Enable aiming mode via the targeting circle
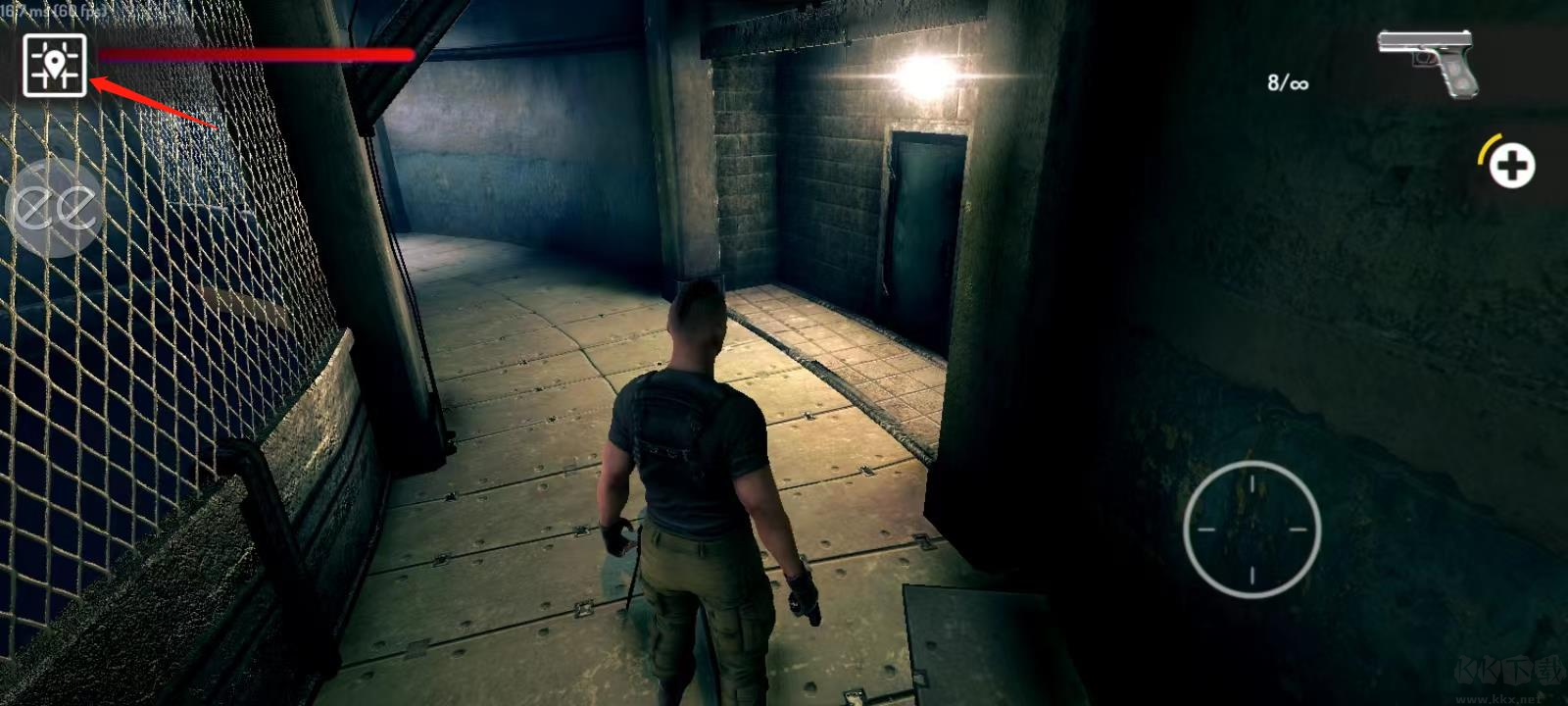Screen dimensions: 1568x706 click(x=1251, y=528)
